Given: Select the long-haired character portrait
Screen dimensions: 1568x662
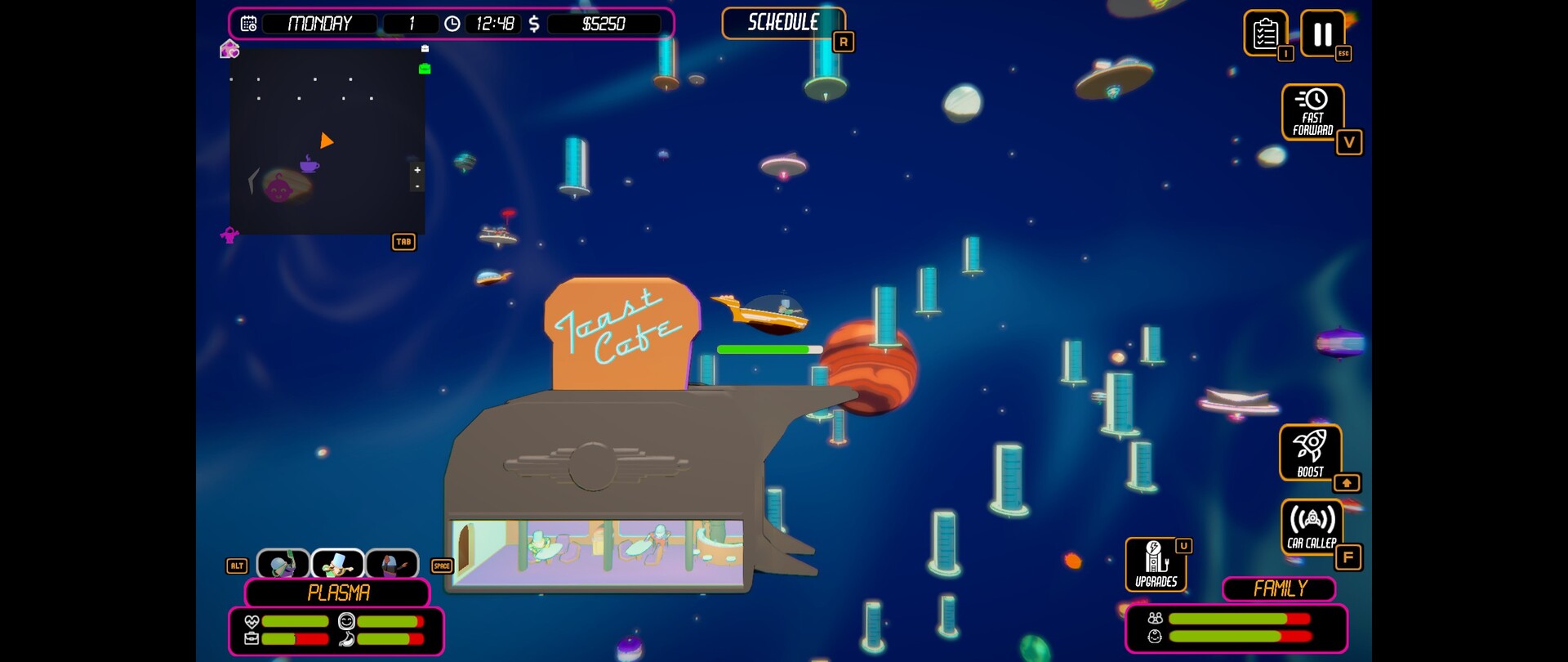Looking at the screenshot, I should [x=392, y=564].
